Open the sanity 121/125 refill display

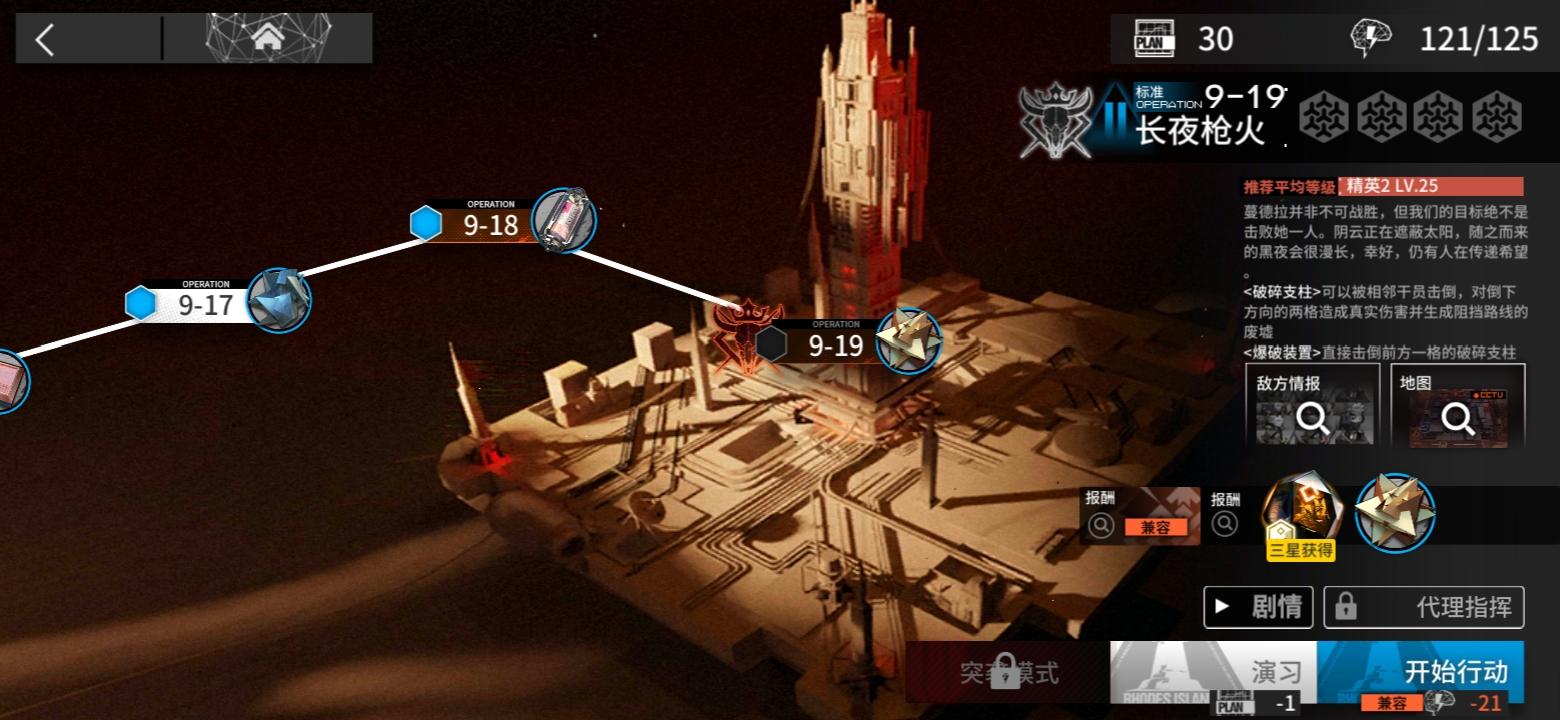[x=1445, y=39]
